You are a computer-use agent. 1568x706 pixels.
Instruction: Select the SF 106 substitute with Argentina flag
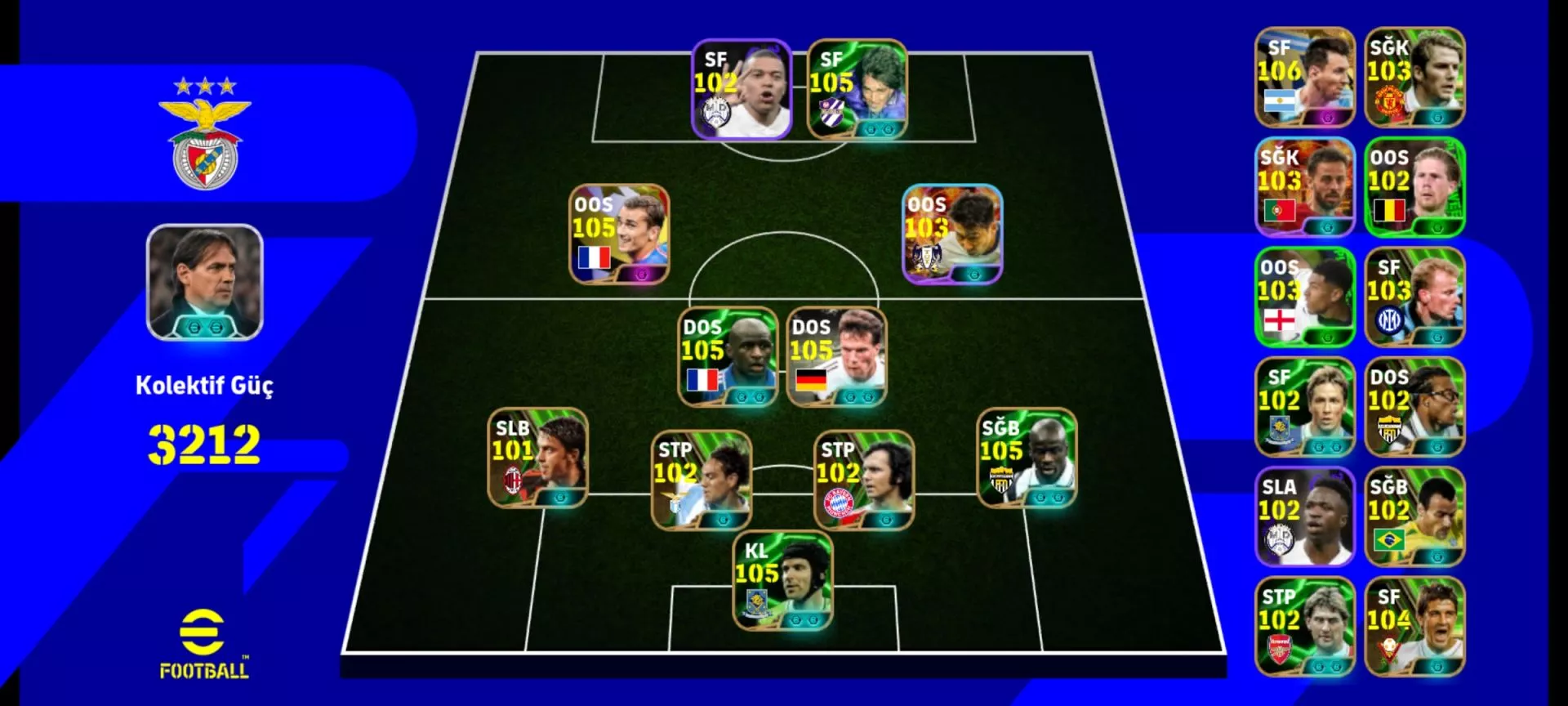coord(1305,78)
